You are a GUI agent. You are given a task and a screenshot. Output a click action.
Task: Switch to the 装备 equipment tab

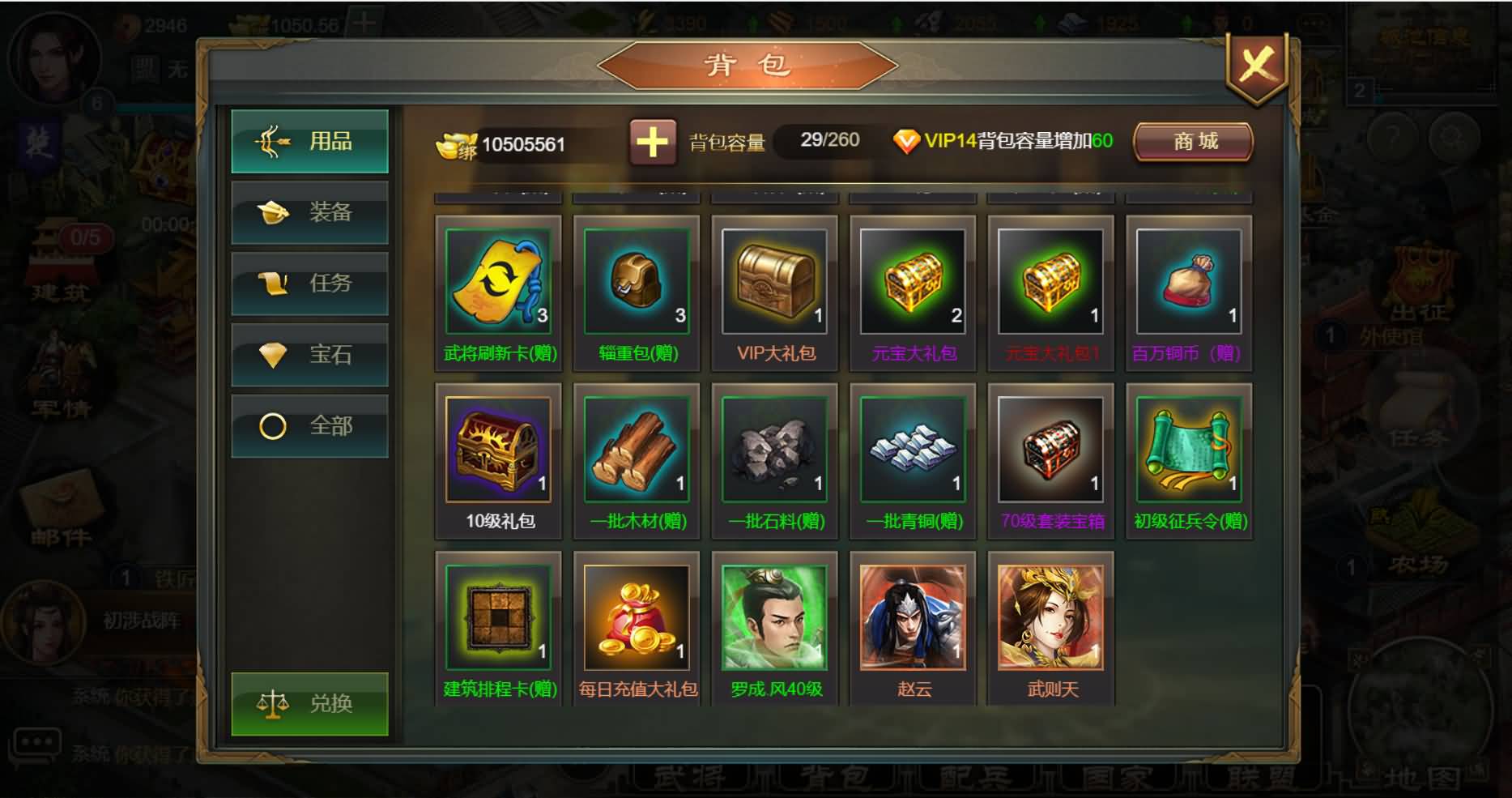pos(309,212)
